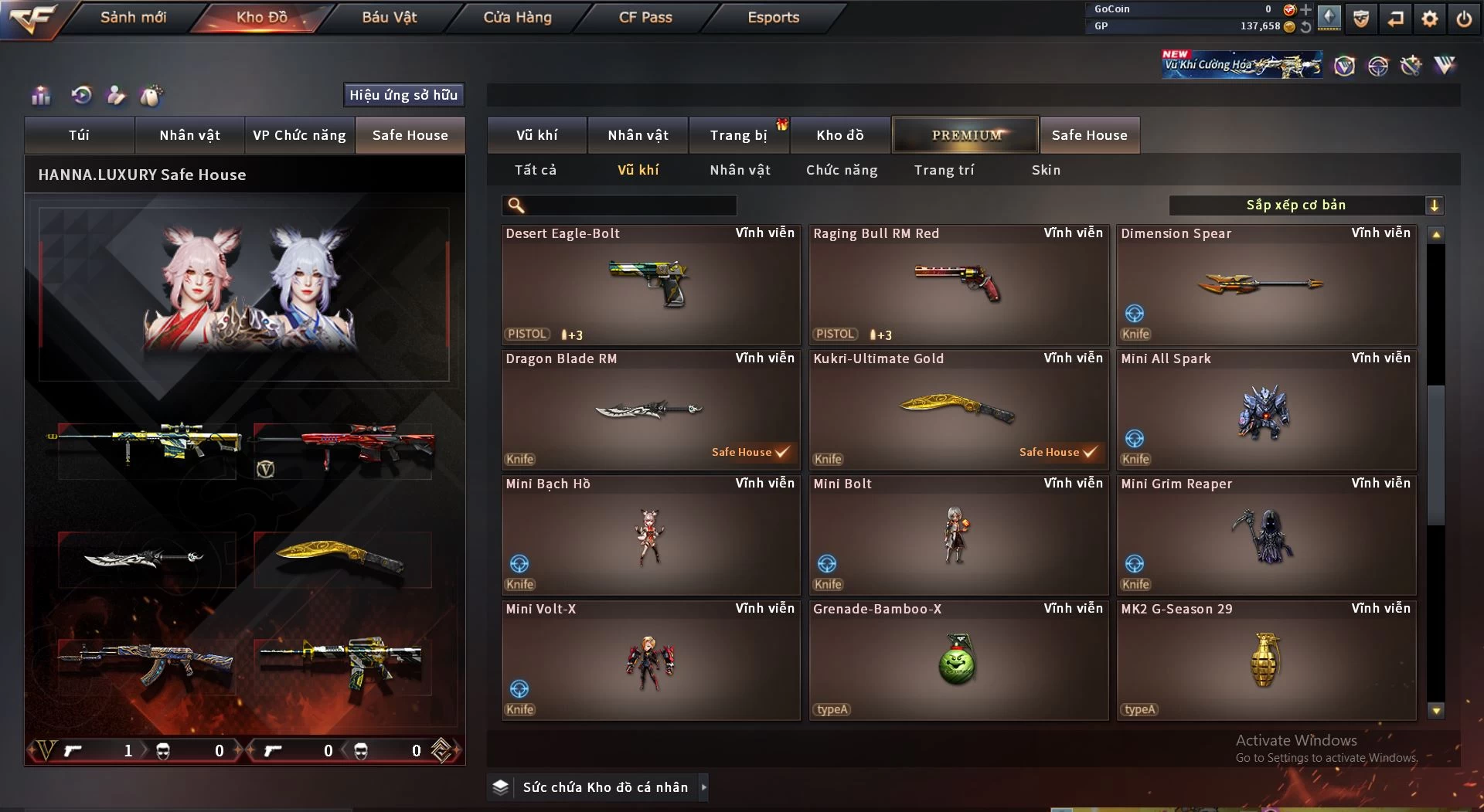Image resolution: width=1484 pixels, height=812 pixels.
Task: Open the Sảnh mới lobby menu
Action: pos(133,17)
